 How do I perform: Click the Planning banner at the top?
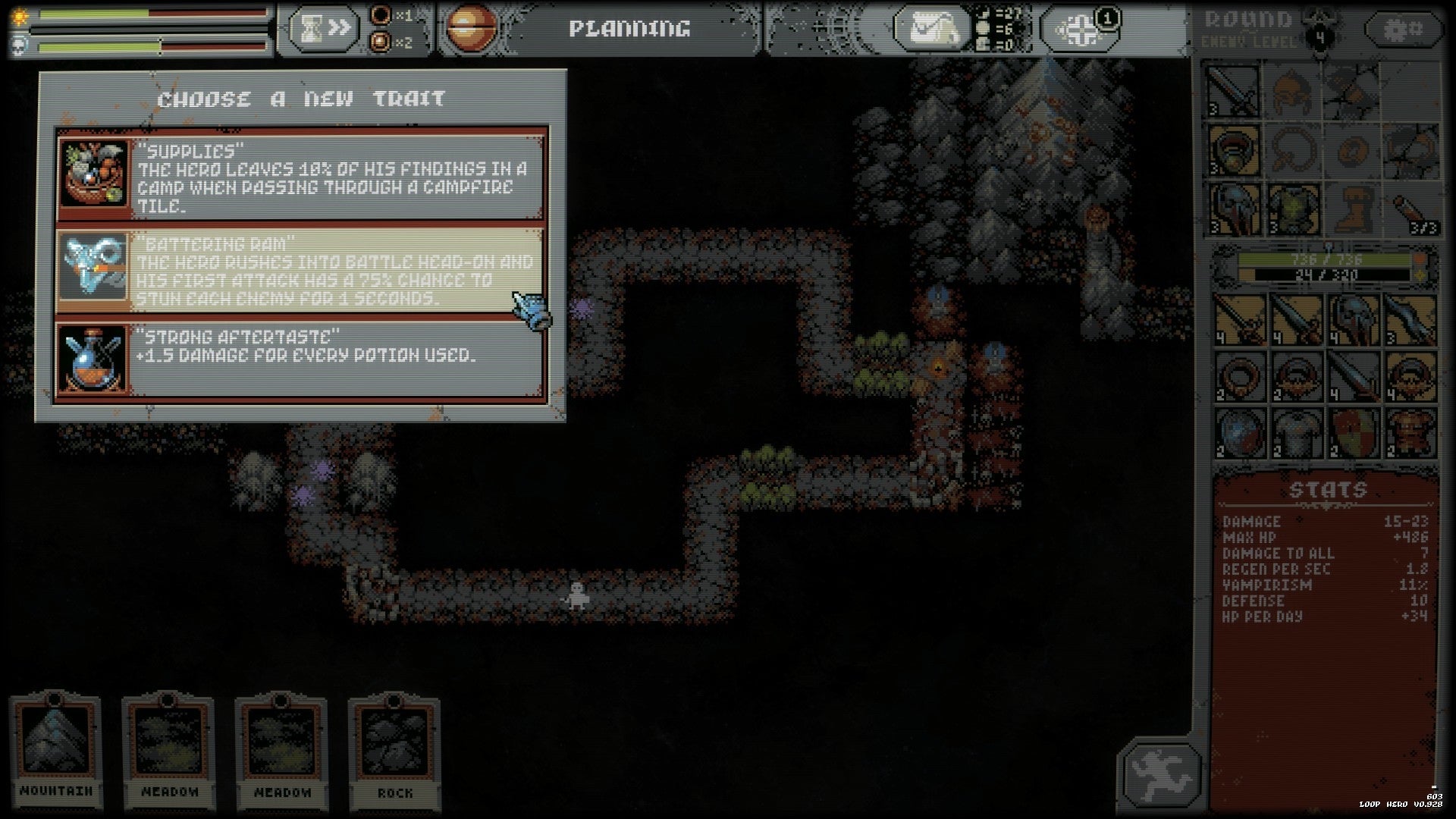tap(629, 28)
